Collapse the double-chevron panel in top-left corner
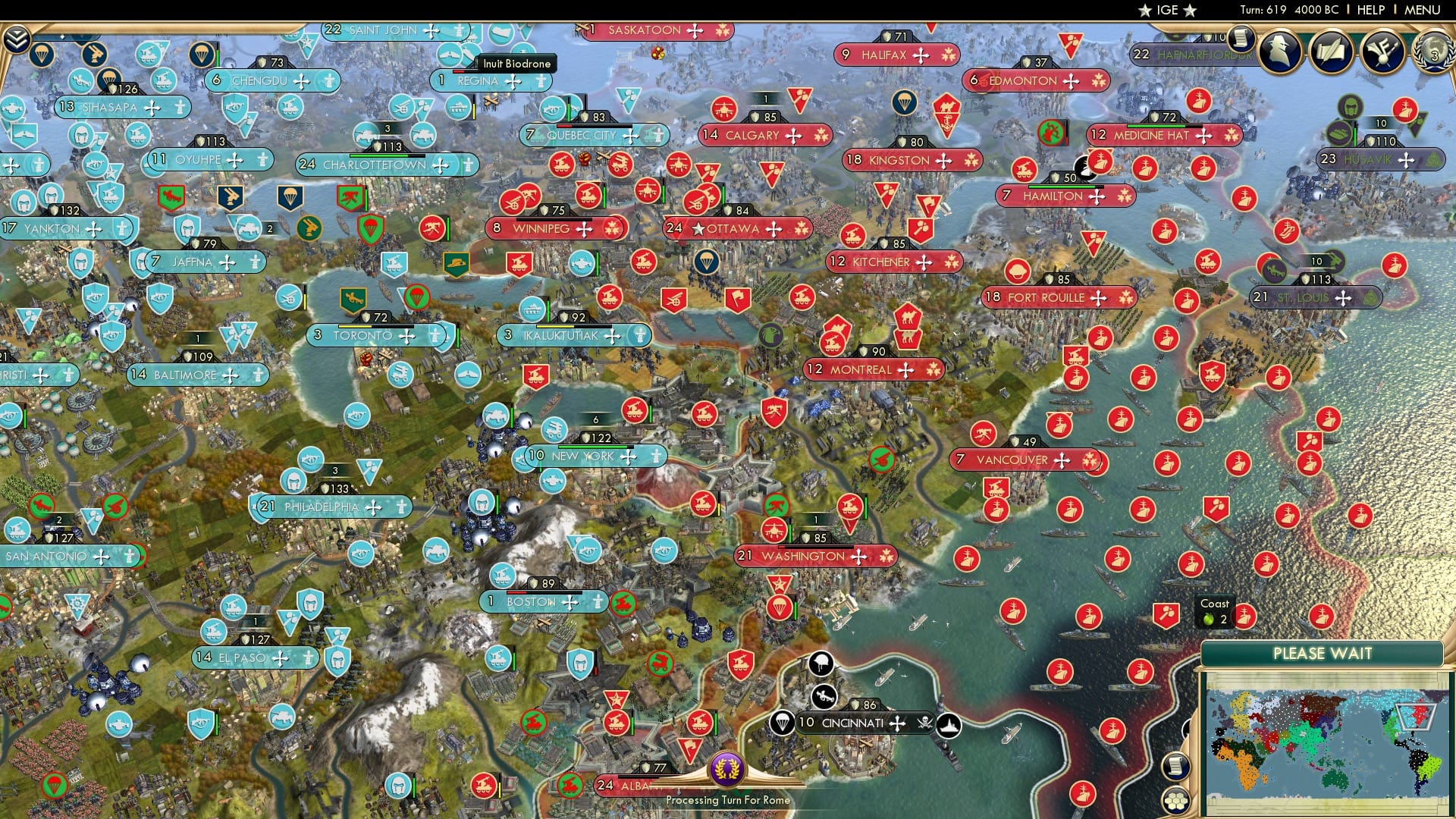The width and height of the screenshot is (1456, 819). [16, 37]
